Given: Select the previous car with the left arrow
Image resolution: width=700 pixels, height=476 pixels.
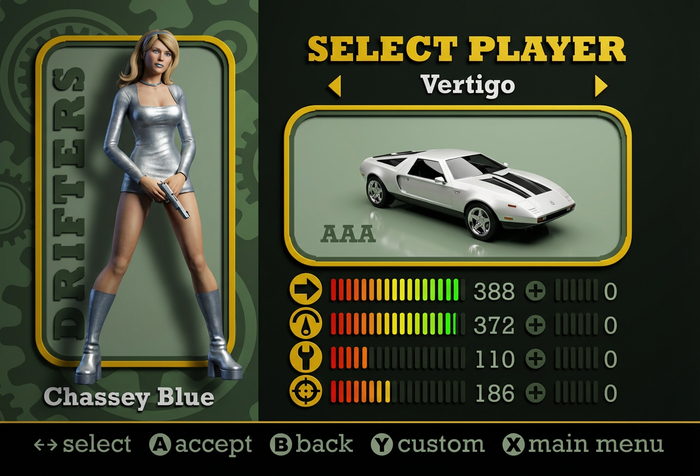Looking at the screenshot, I should click(x=334, y=86).
